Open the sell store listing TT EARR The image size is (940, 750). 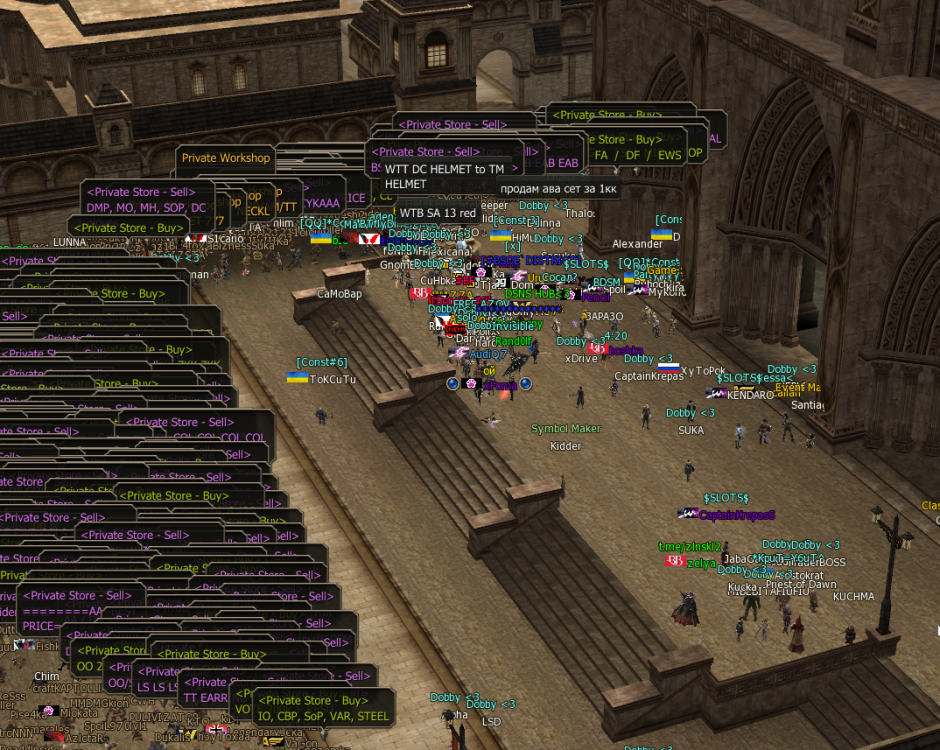[204, 698]
